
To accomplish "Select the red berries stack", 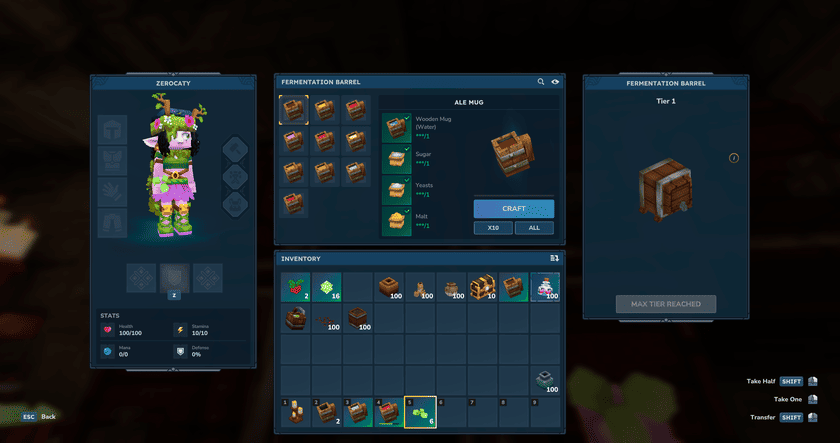I will [295, 287].
